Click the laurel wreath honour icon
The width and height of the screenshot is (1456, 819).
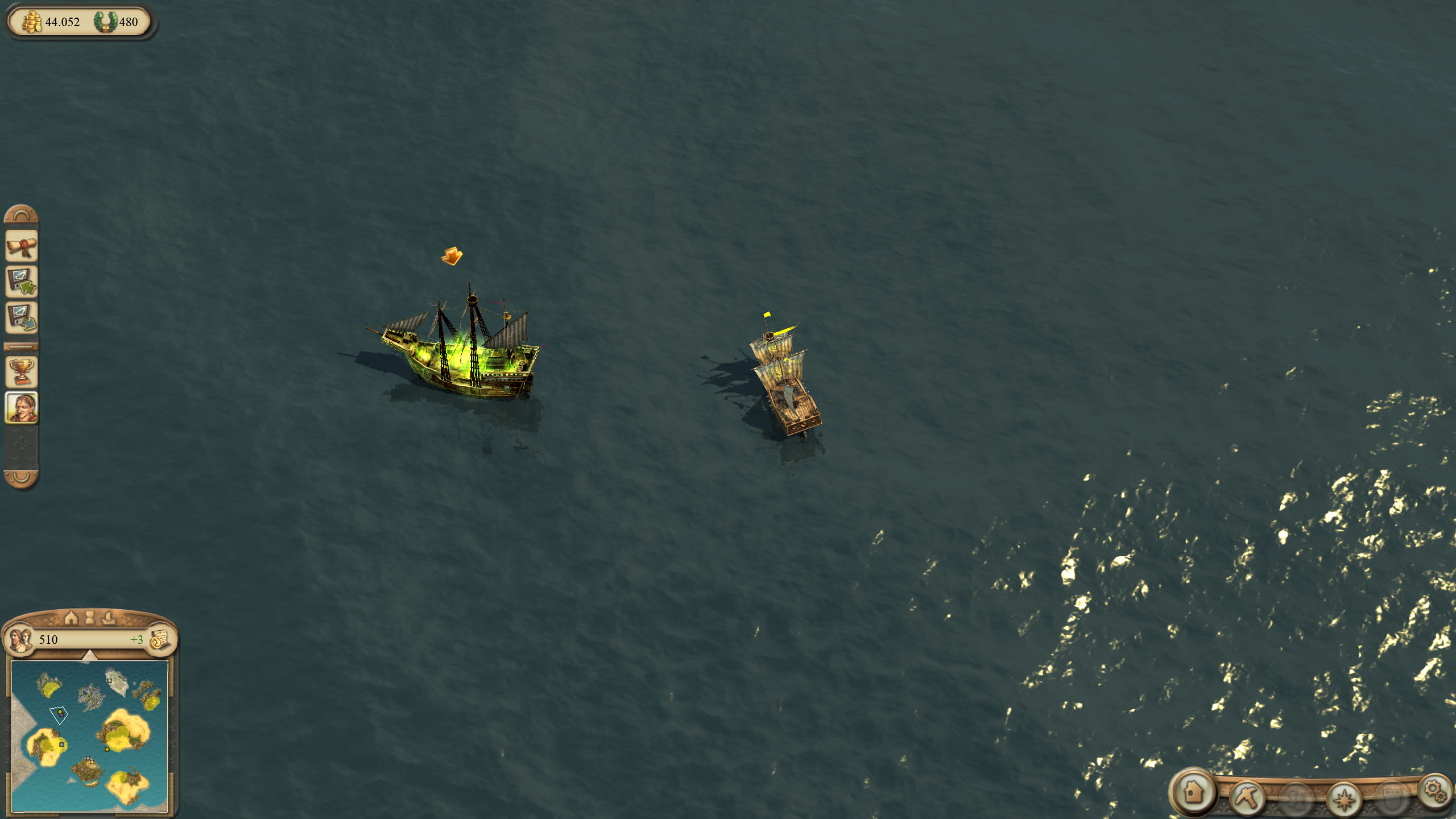[105, 22]
